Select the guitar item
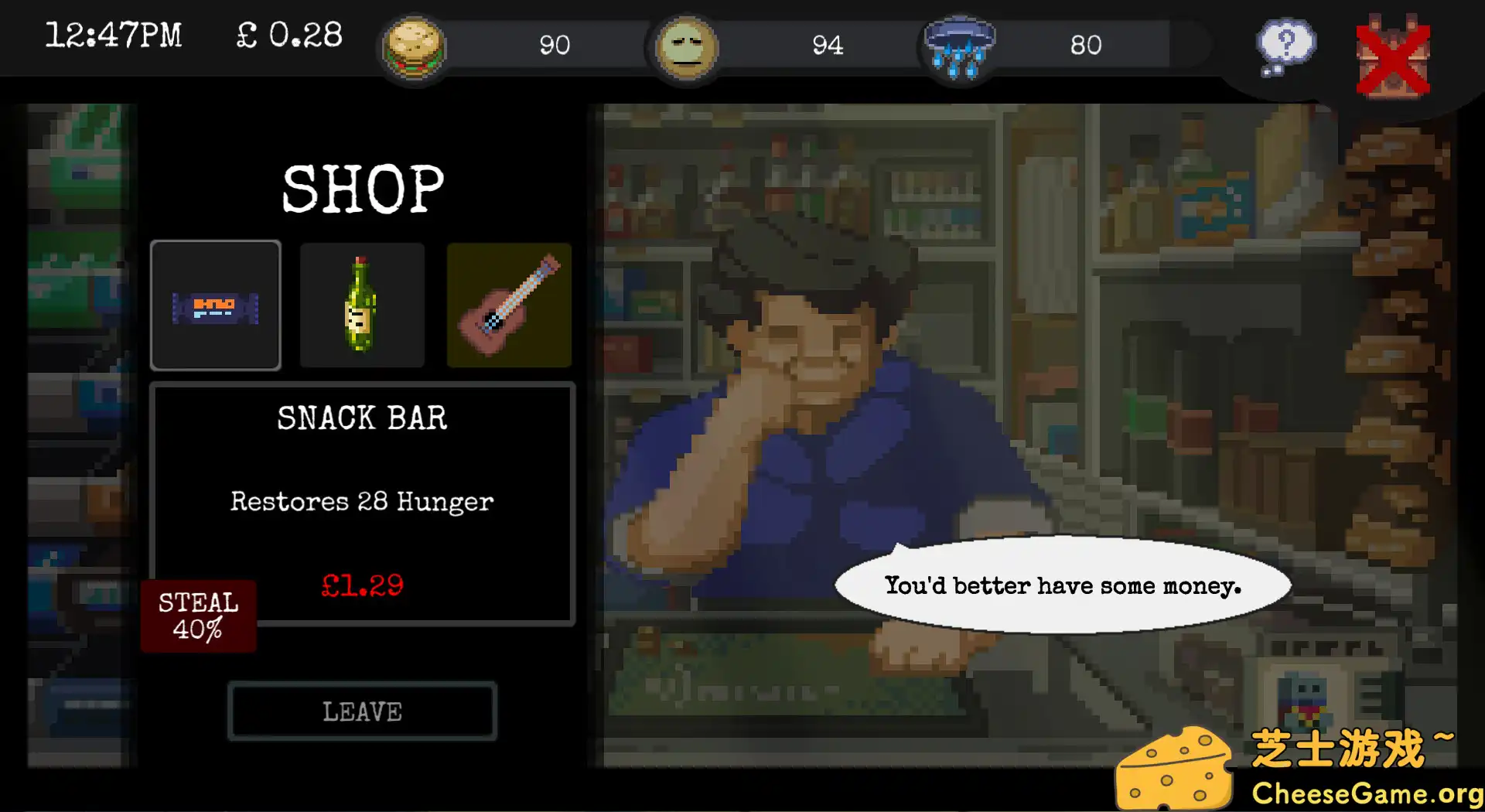This screenshot has height=812, width=1485. point(508,306)
